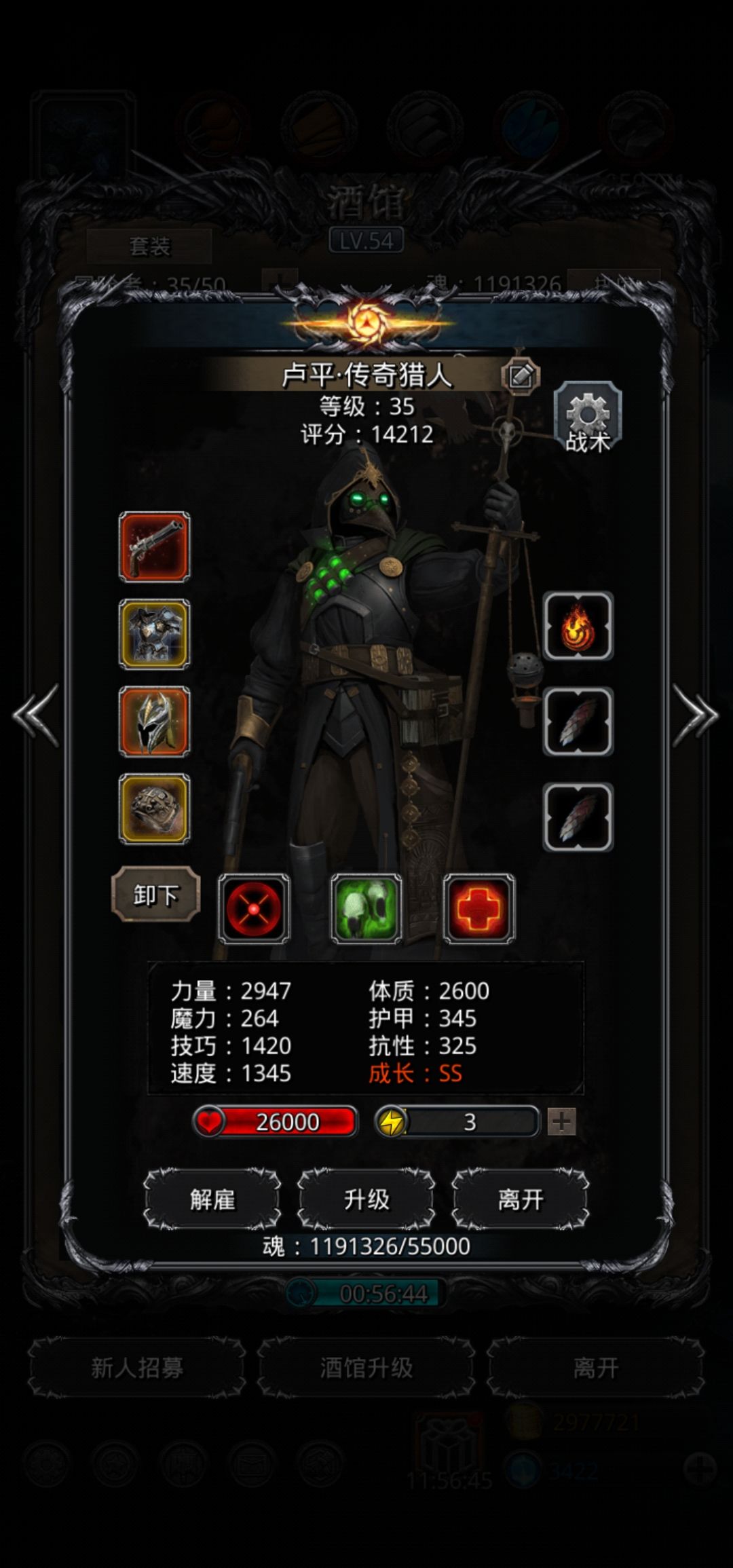Open the 战术 tactics gear button
This screenshot has width=733, height=1568.
(x=588, y=418)
